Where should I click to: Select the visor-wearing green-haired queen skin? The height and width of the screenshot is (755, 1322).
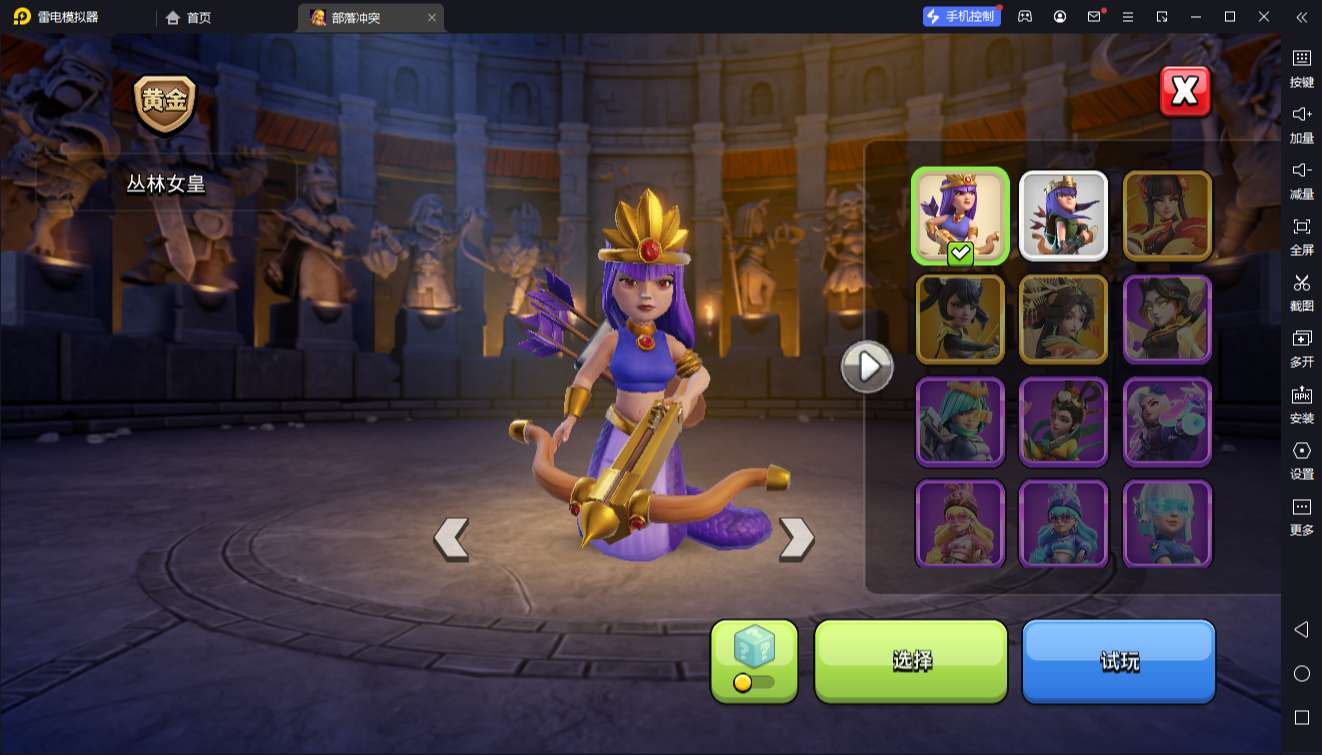pyautogui.click(x=960, y=421)
